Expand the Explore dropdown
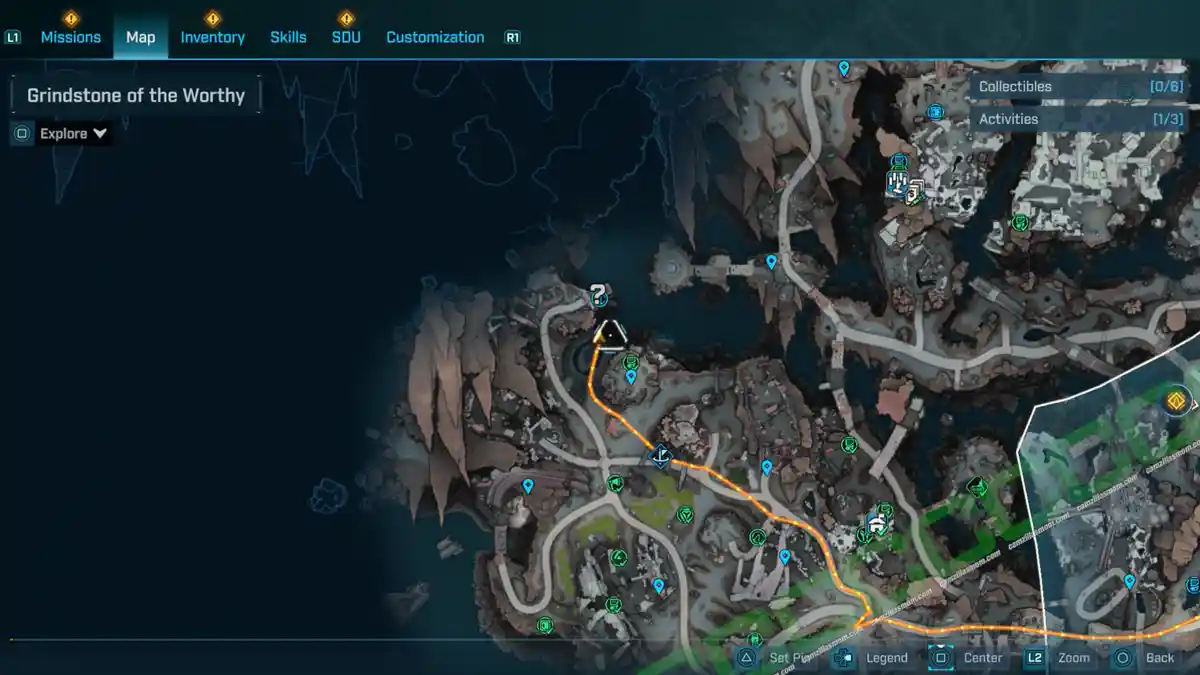Screen dimensions: 1200x675 [x=73, y=133]
